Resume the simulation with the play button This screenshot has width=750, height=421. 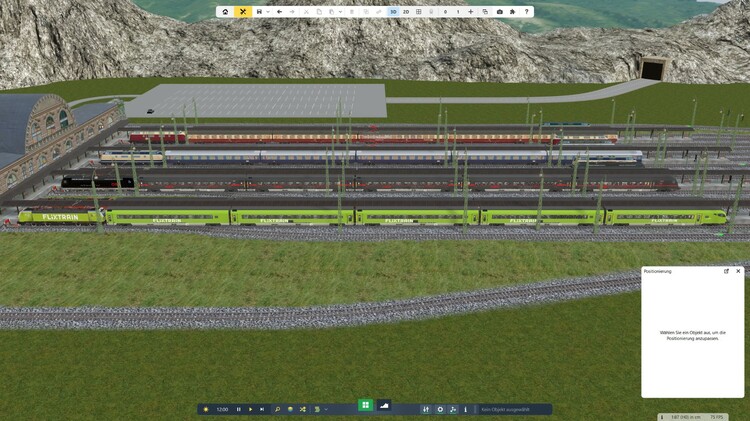coord(250,409)
